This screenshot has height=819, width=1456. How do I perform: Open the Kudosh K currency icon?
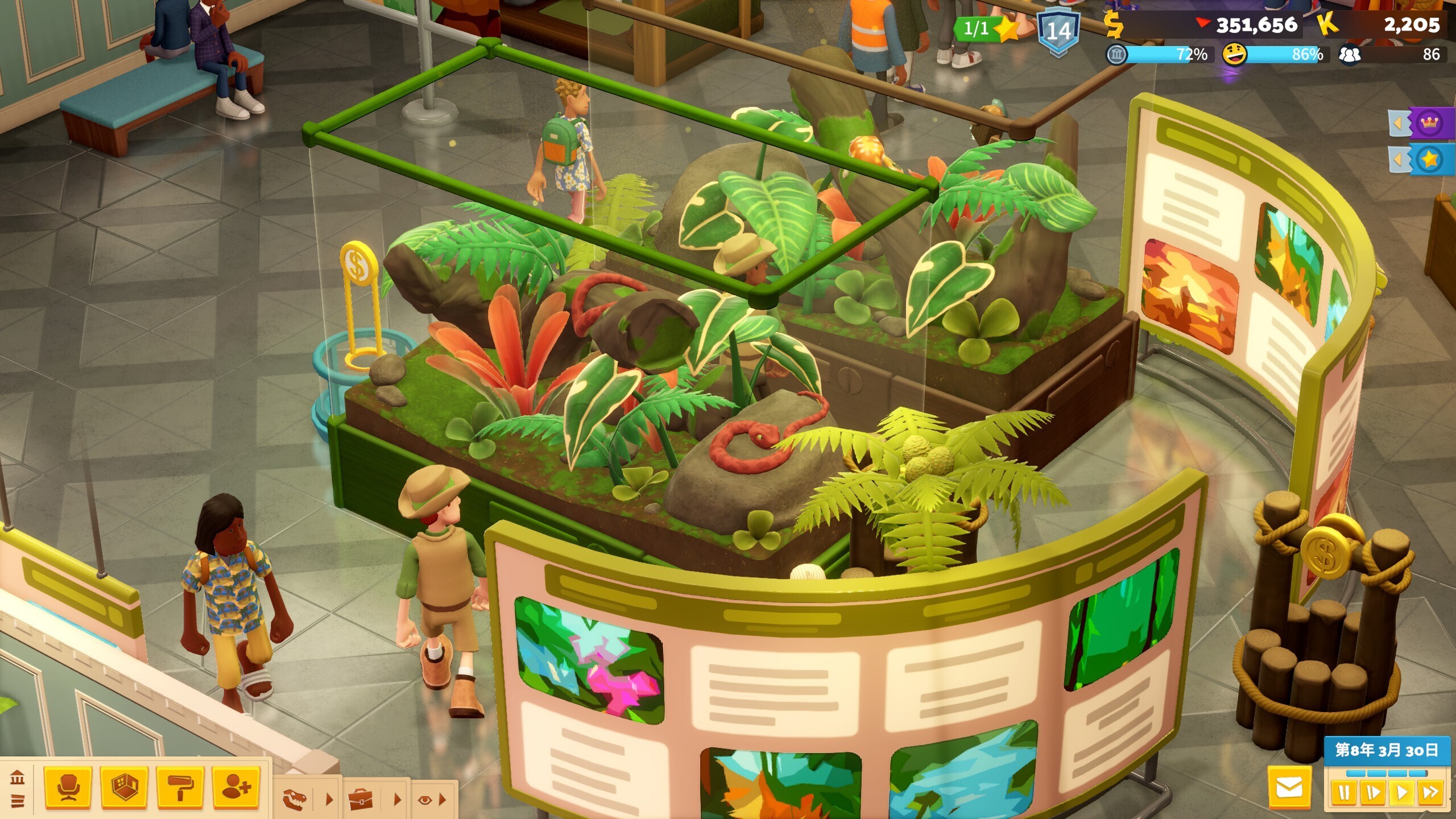(x=1327, y=24)
